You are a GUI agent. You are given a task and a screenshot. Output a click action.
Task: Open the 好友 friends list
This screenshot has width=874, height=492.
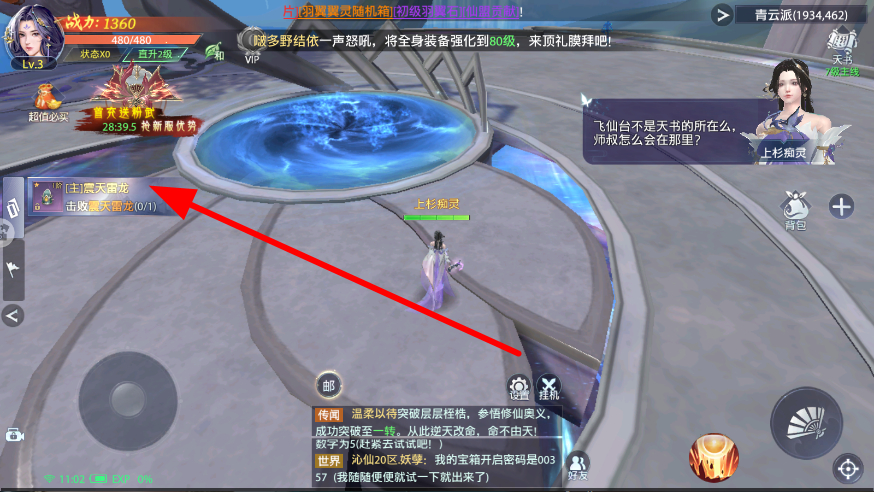(x=578, y=464)
